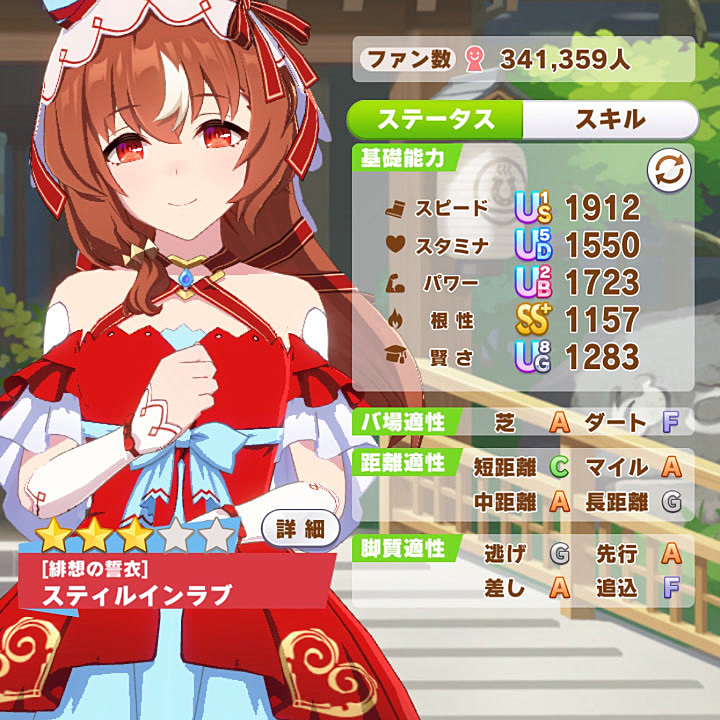The height and width of the screenshot is (720, 720).
Task: Open the 詳細 details button
Action: point(301,528)
